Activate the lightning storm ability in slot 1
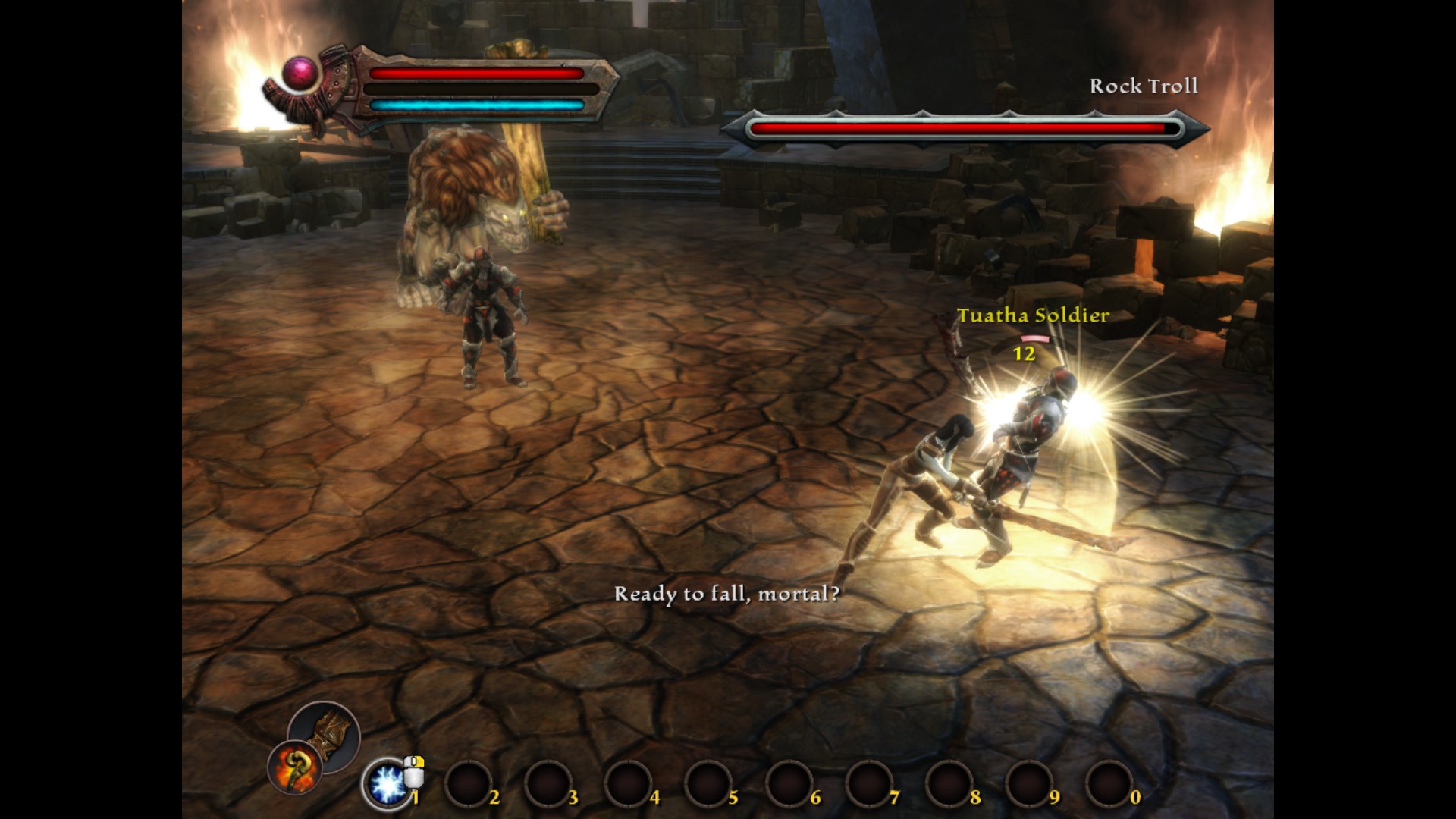 (x=387, y=783)
